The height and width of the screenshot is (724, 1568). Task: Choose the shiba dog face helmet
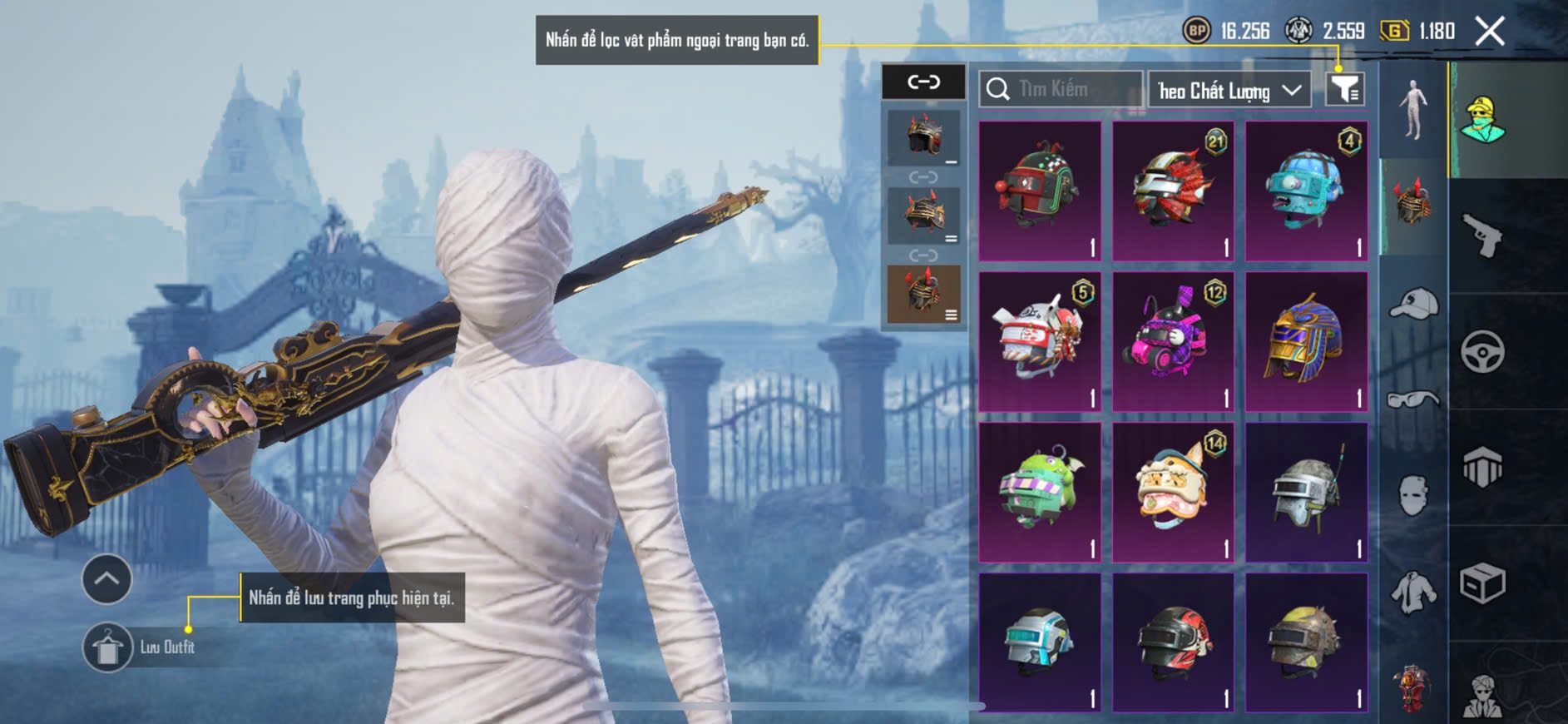point(1172,491)
